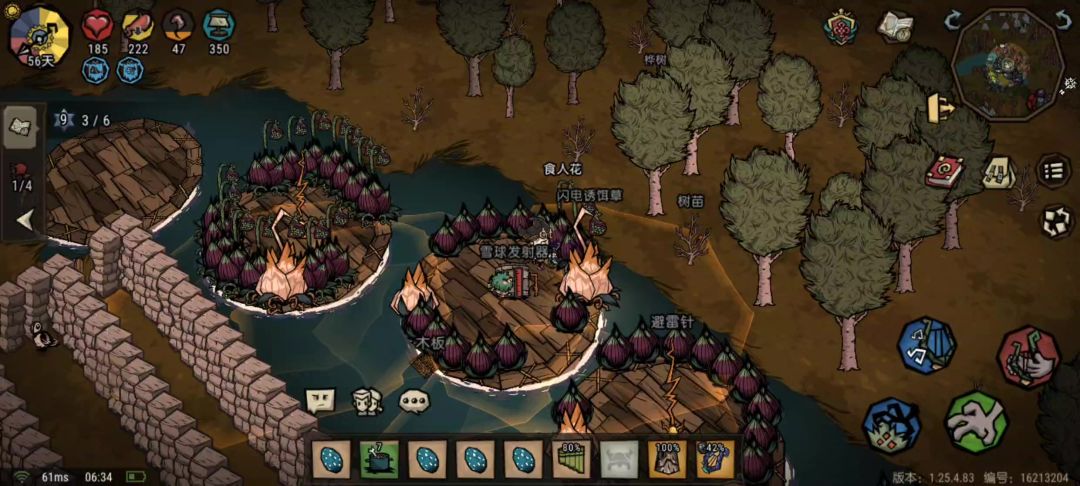Open the red-gem crest shield icon
The width and height of the screenshot is (1080, 486).
point(841,27)
